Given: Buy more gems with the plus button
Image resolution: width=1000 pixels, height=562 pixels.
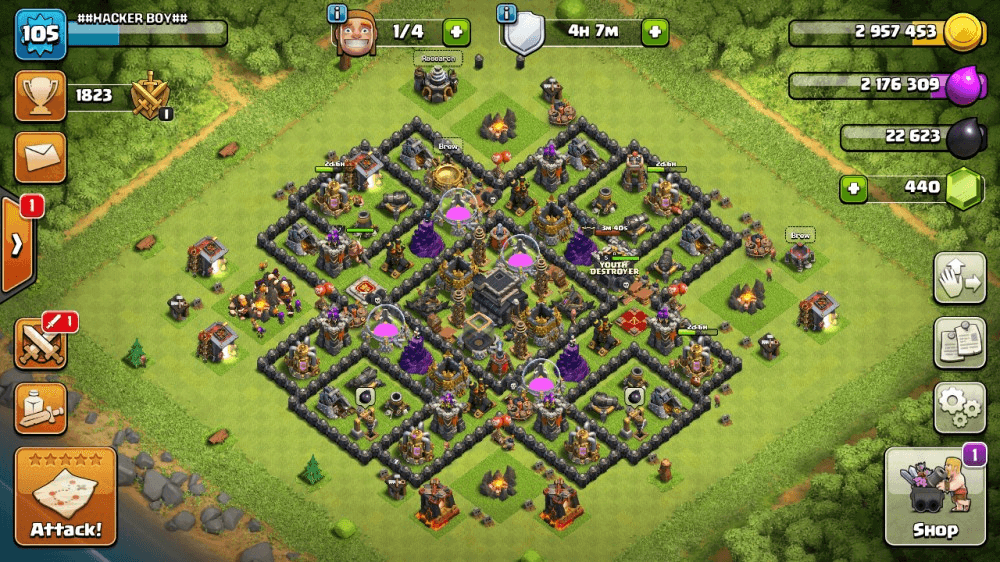Looking at the screenshot, I should click(x=853, y=187).
